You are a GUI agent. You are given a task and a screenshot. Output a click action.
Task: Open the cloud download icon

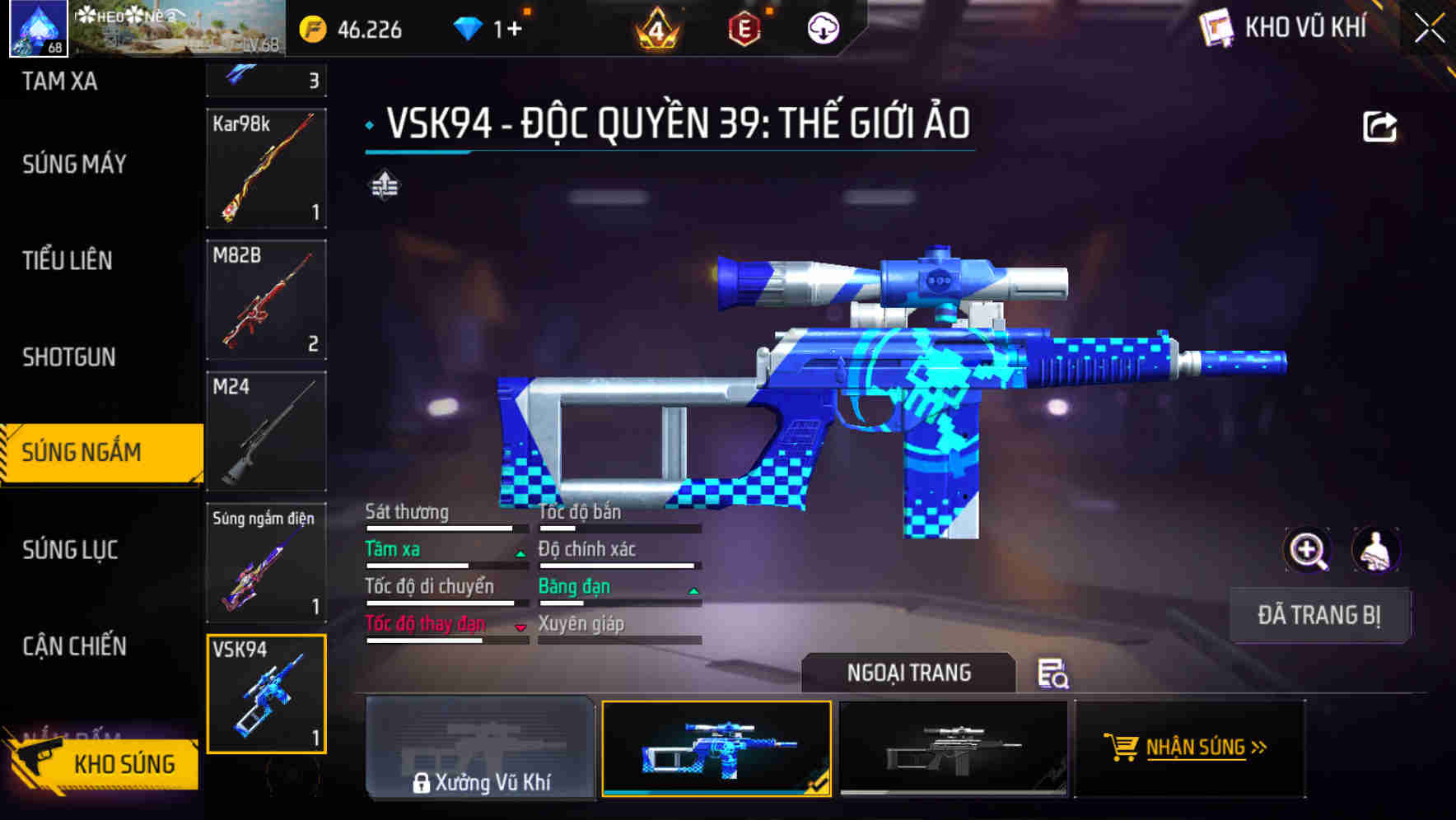(824, 30)
